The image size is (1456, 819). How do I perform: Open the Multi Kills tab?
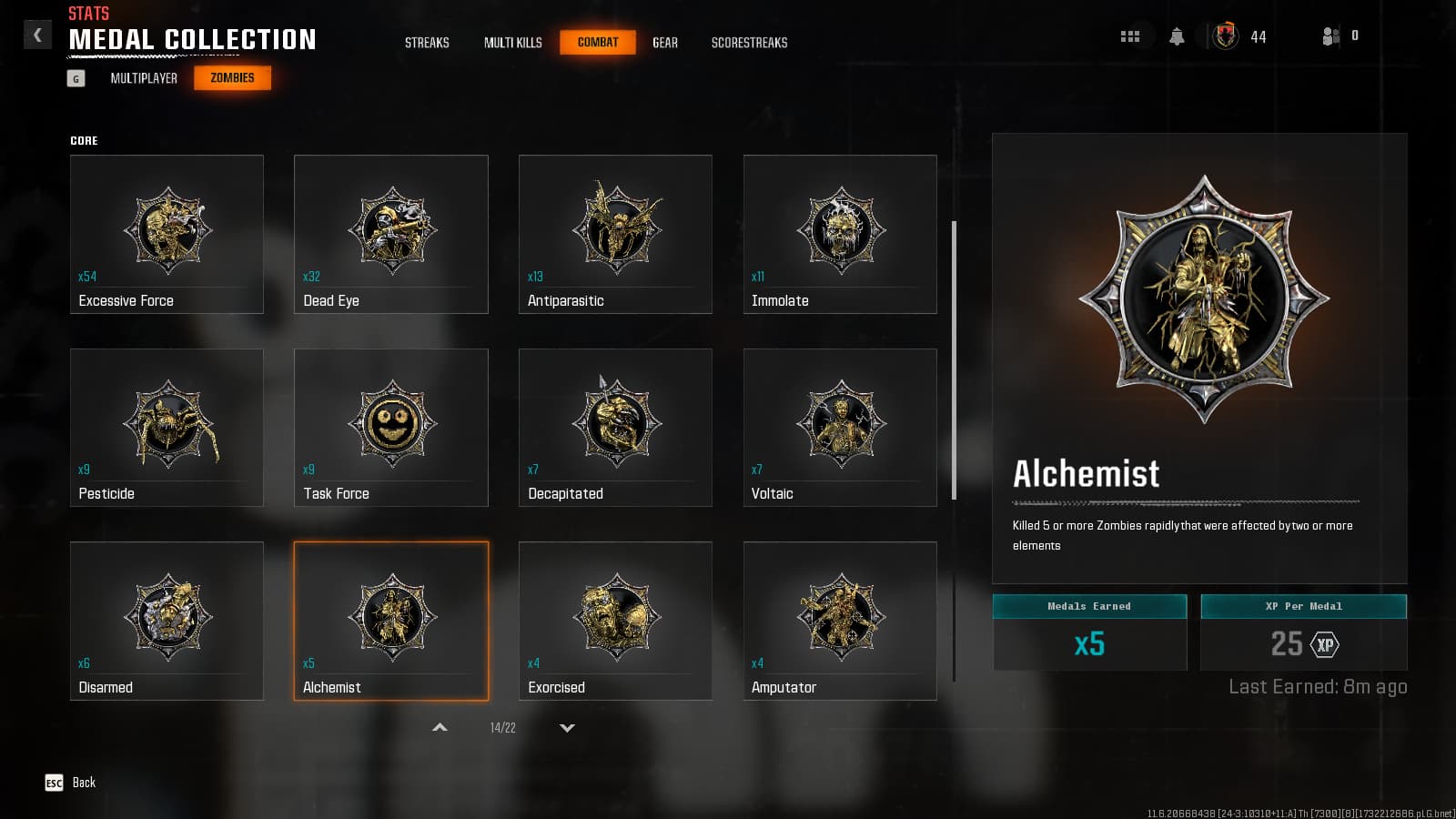click(x=512, y=43)
